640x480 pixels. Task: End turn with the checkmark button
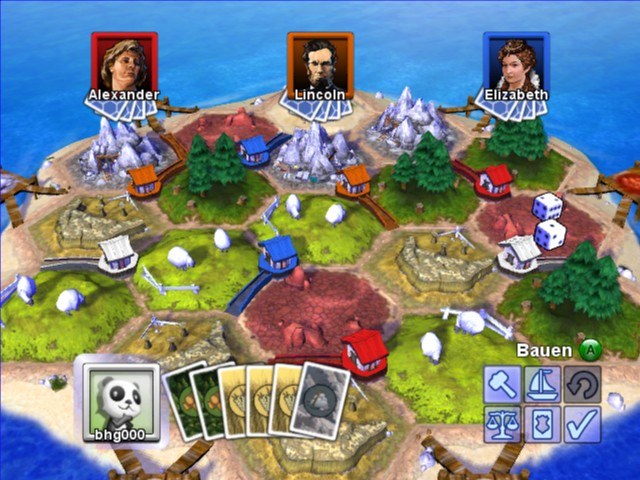580,423
